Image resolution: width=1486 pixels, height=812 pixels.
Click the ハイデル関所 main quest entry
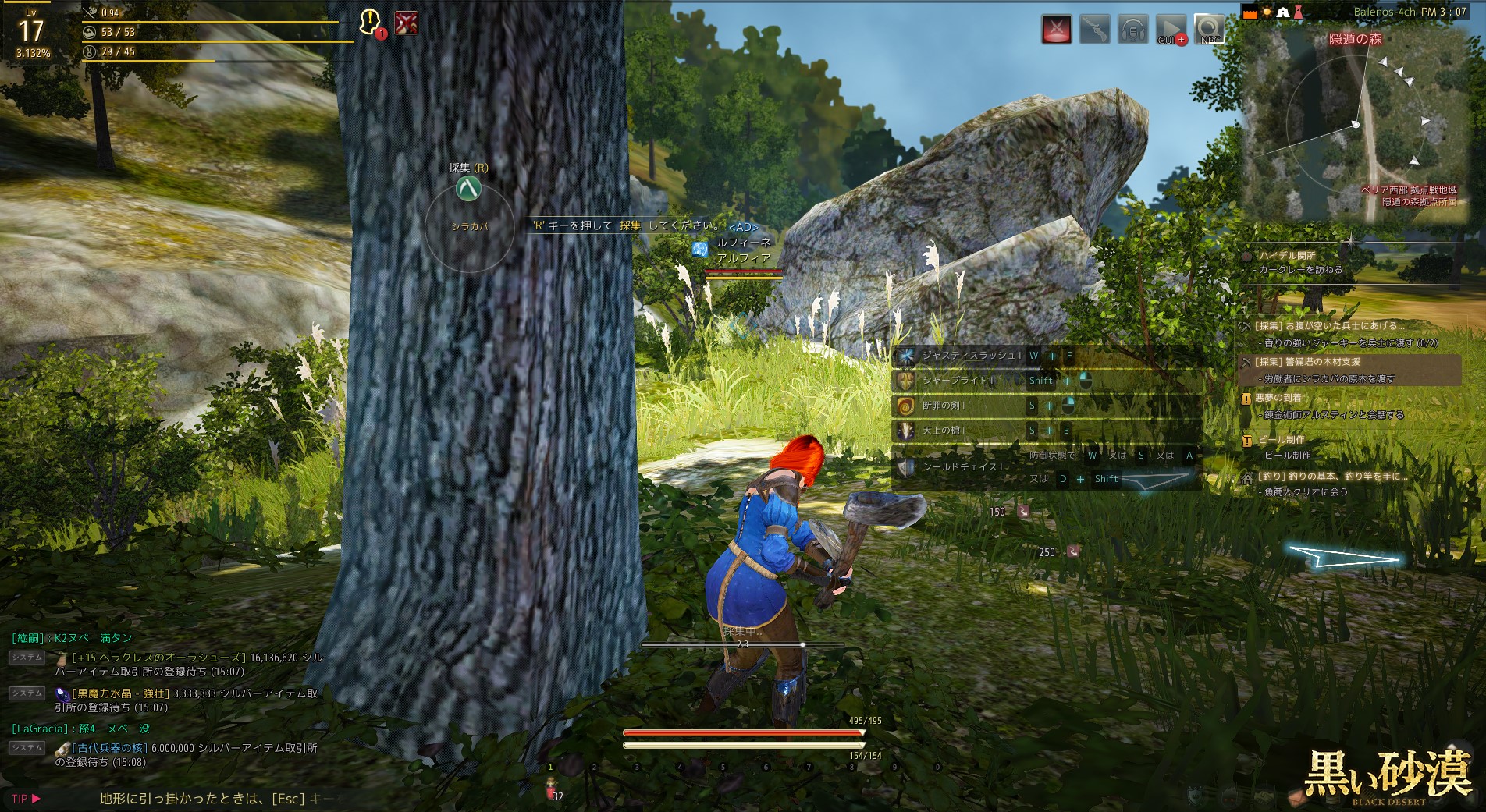[x=1287, y=256]
